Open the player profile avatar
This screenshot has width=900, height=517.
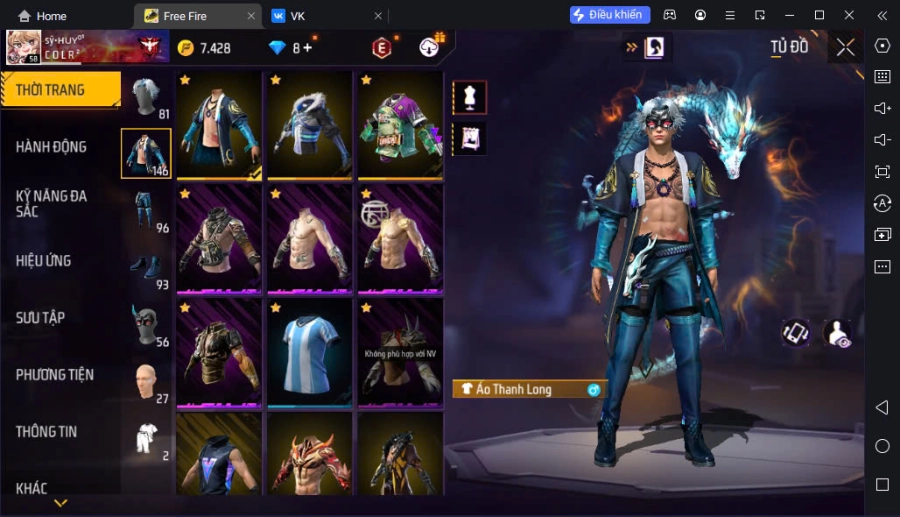tap(24, 47)
